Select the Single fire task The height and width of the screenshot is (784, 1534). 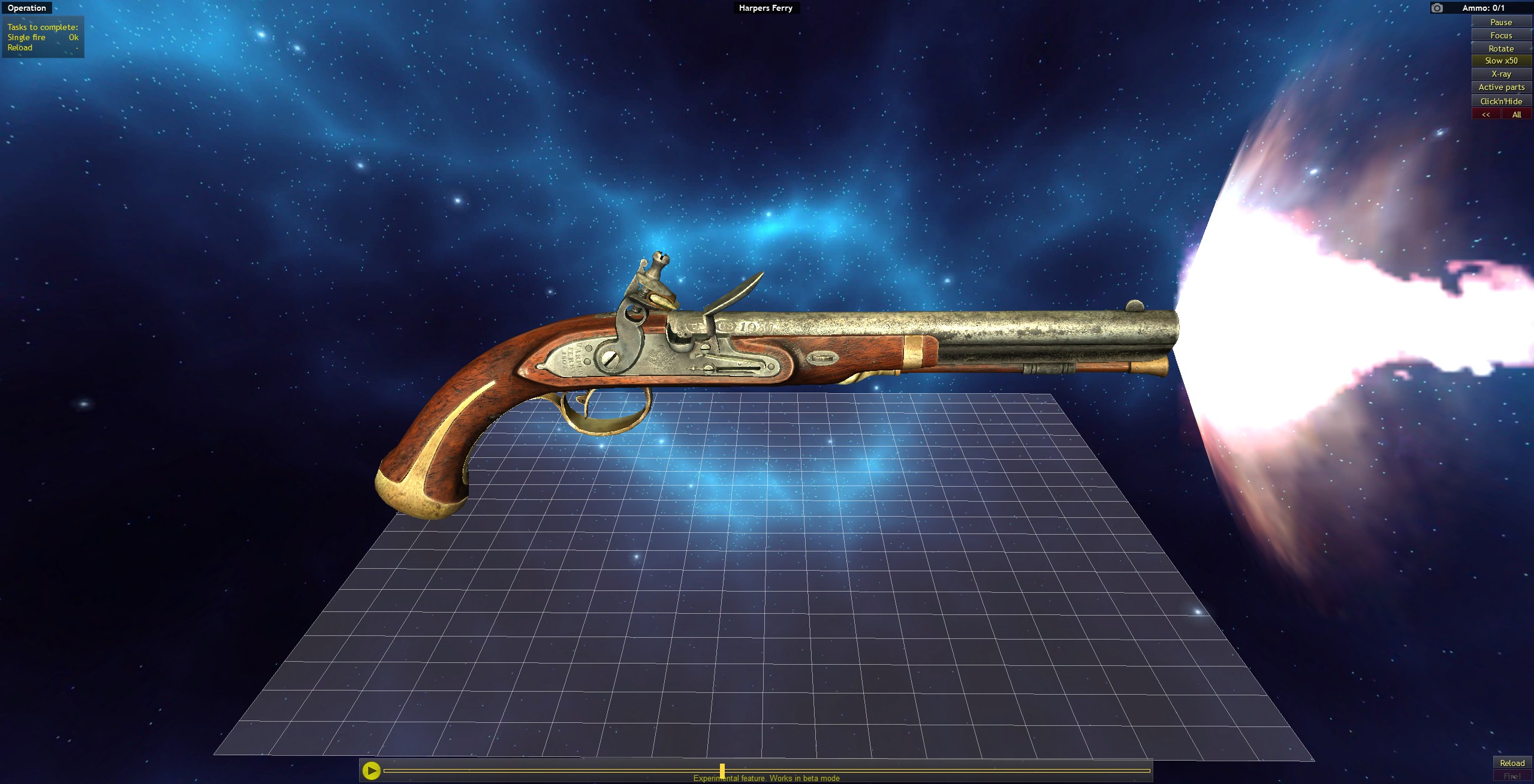pos(28,37)
